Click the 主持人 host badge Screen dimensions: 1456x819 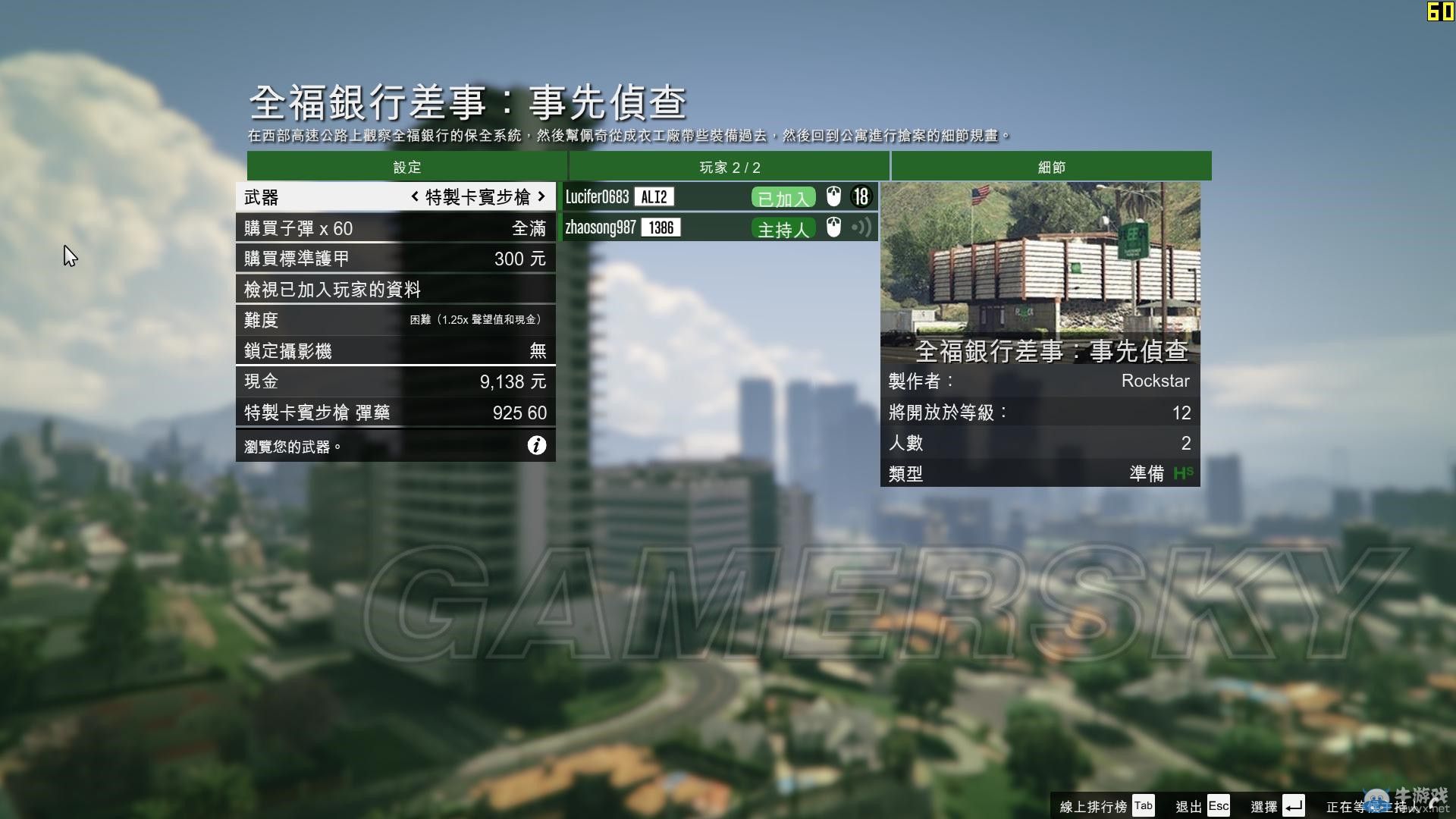(x=783, y=228)
